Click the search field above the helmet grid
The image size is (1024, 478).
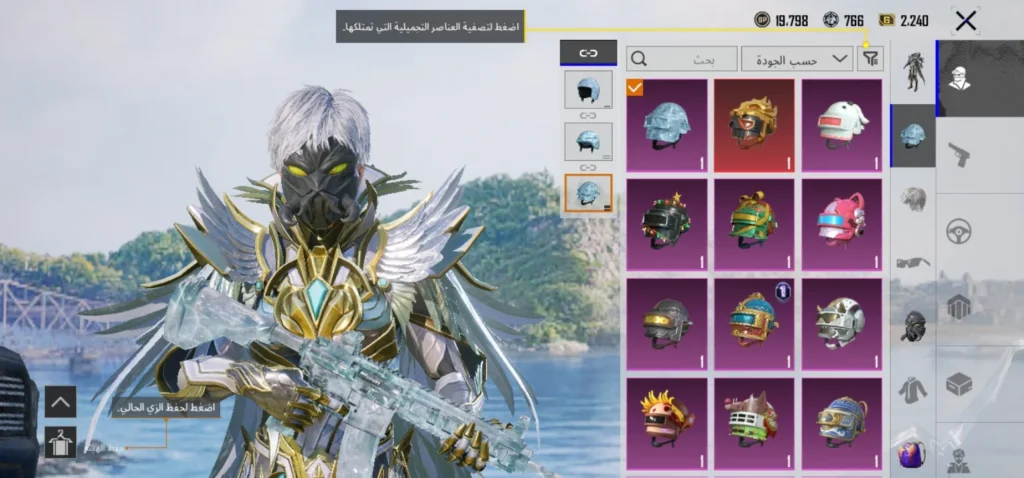pos(682,59)
